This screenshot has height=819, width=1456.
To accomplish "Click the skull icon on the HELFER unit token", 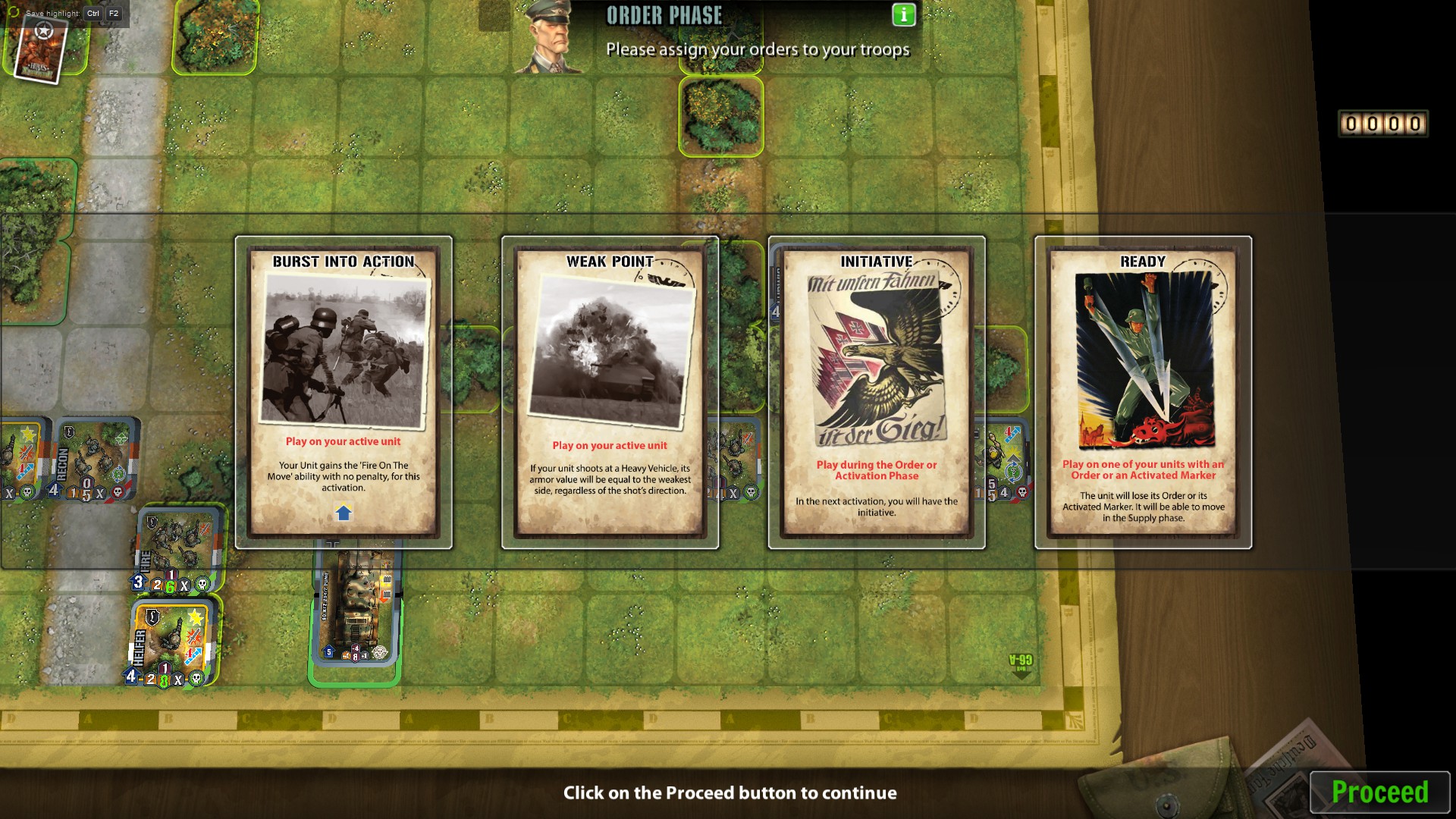I will [196, 679].
